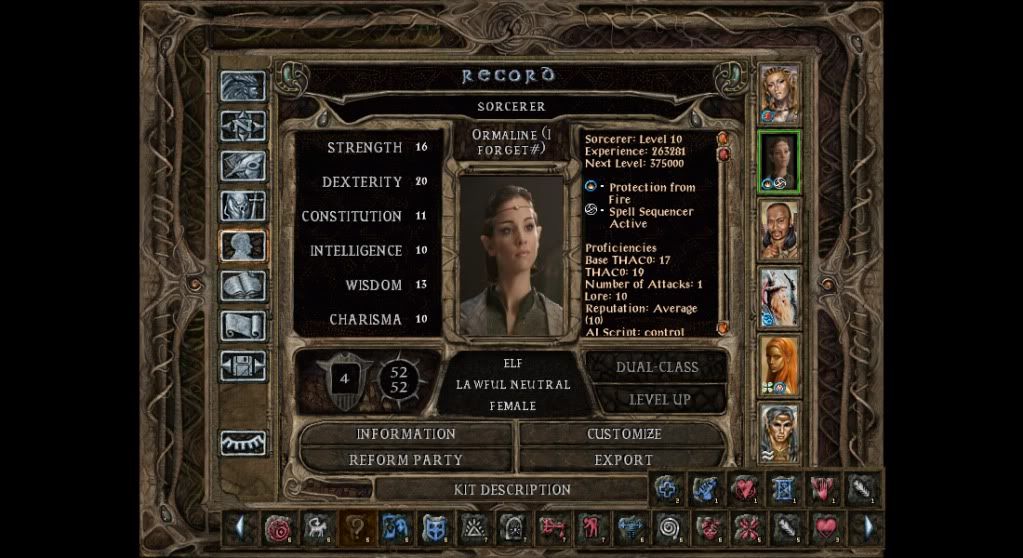Open the mage spellbook icon

tap(243, 286)
